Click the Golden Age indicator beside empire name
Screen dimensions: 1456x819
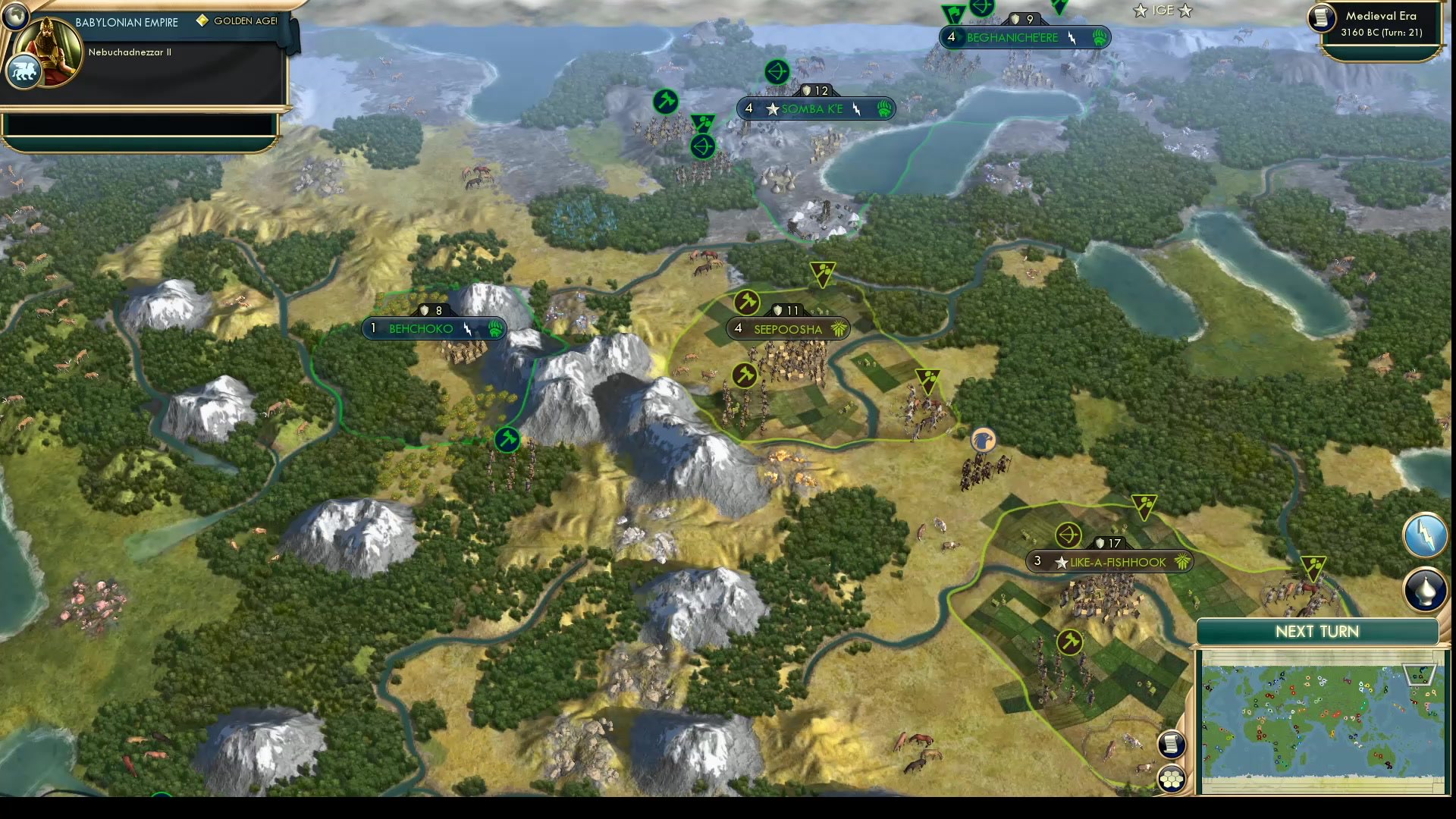(202, 21)
